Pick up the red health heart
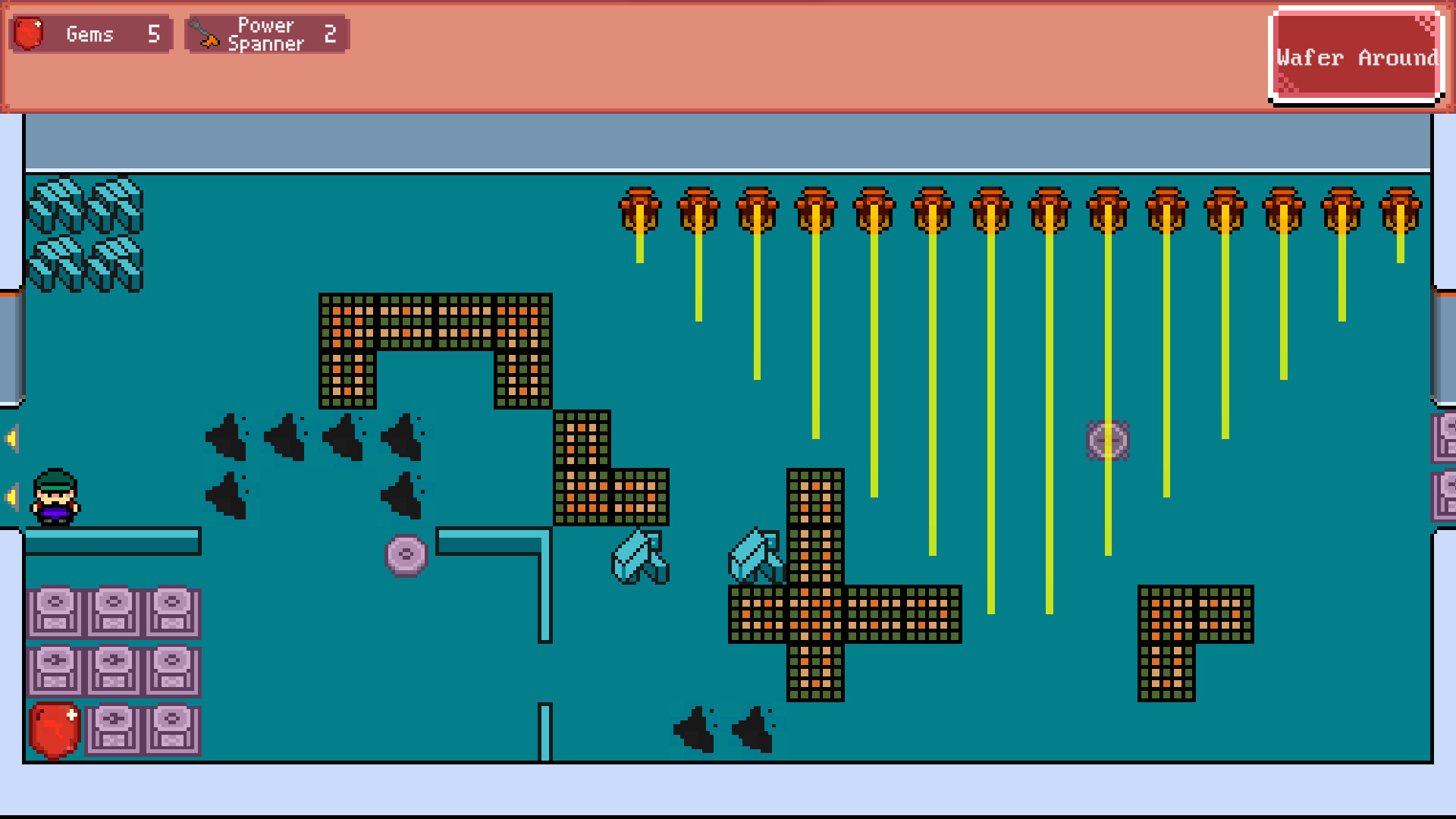This screenshot has height=819, width=1456. (53, 732)
